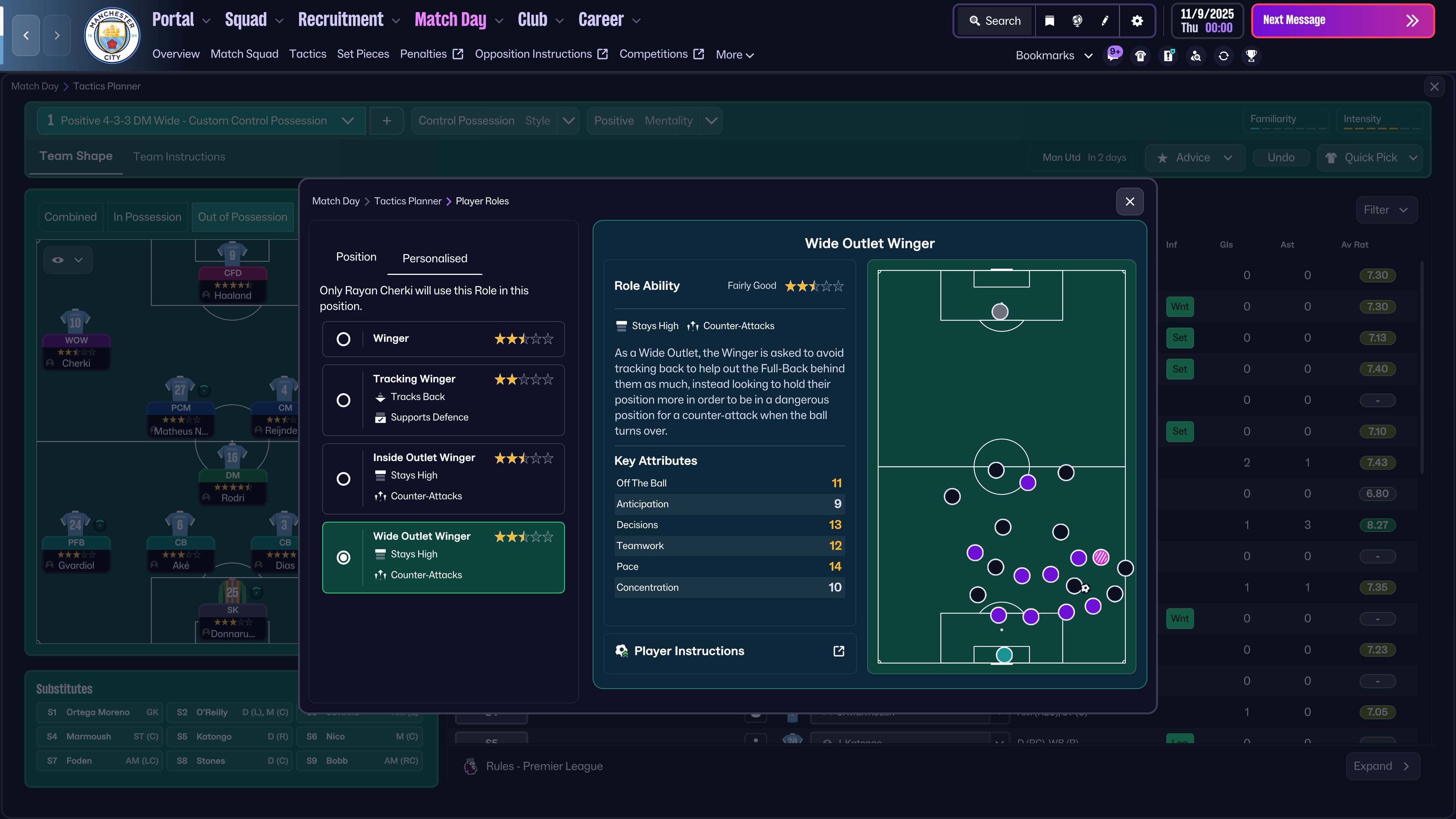The image size is (1456, 819).
Task: Open the Team Instructions tab
Action: pos(179,157)
